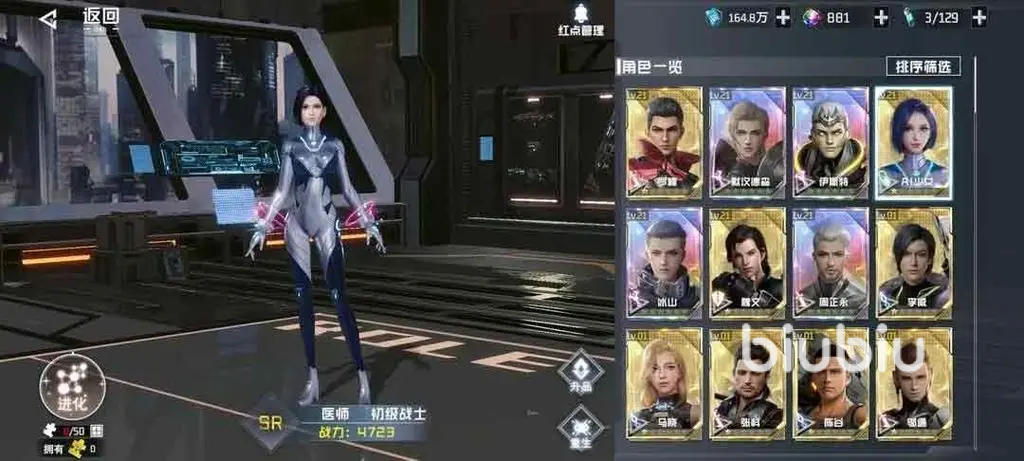
Task: Select the 默汉德森 character card
Action: [x=747, y=142]
